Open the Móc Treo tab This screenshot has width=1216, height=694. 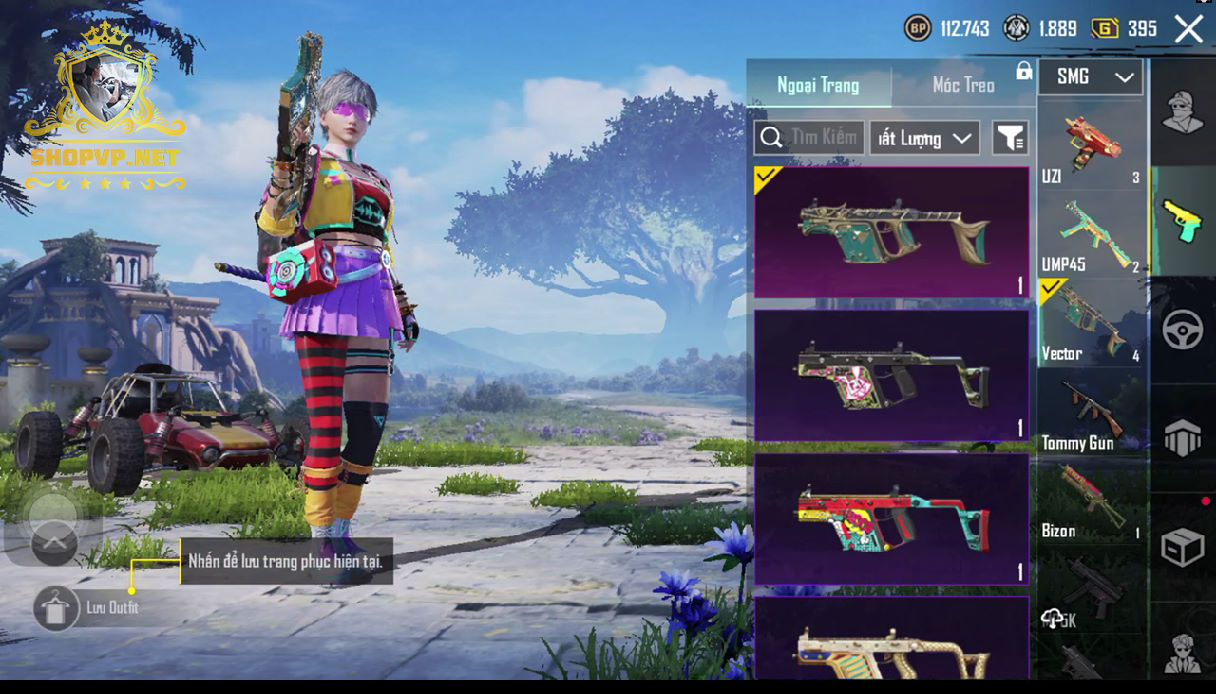click(963, 85)
